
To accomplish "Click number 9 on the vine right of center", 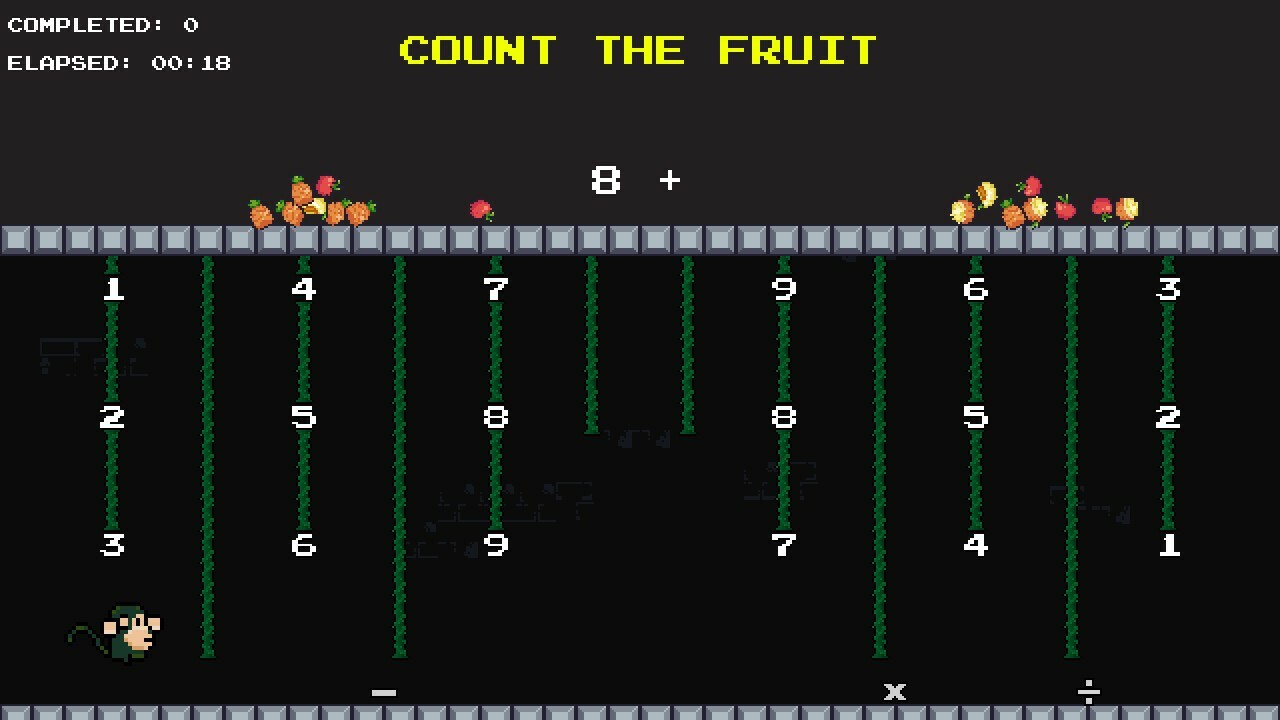I will [784, 290].
